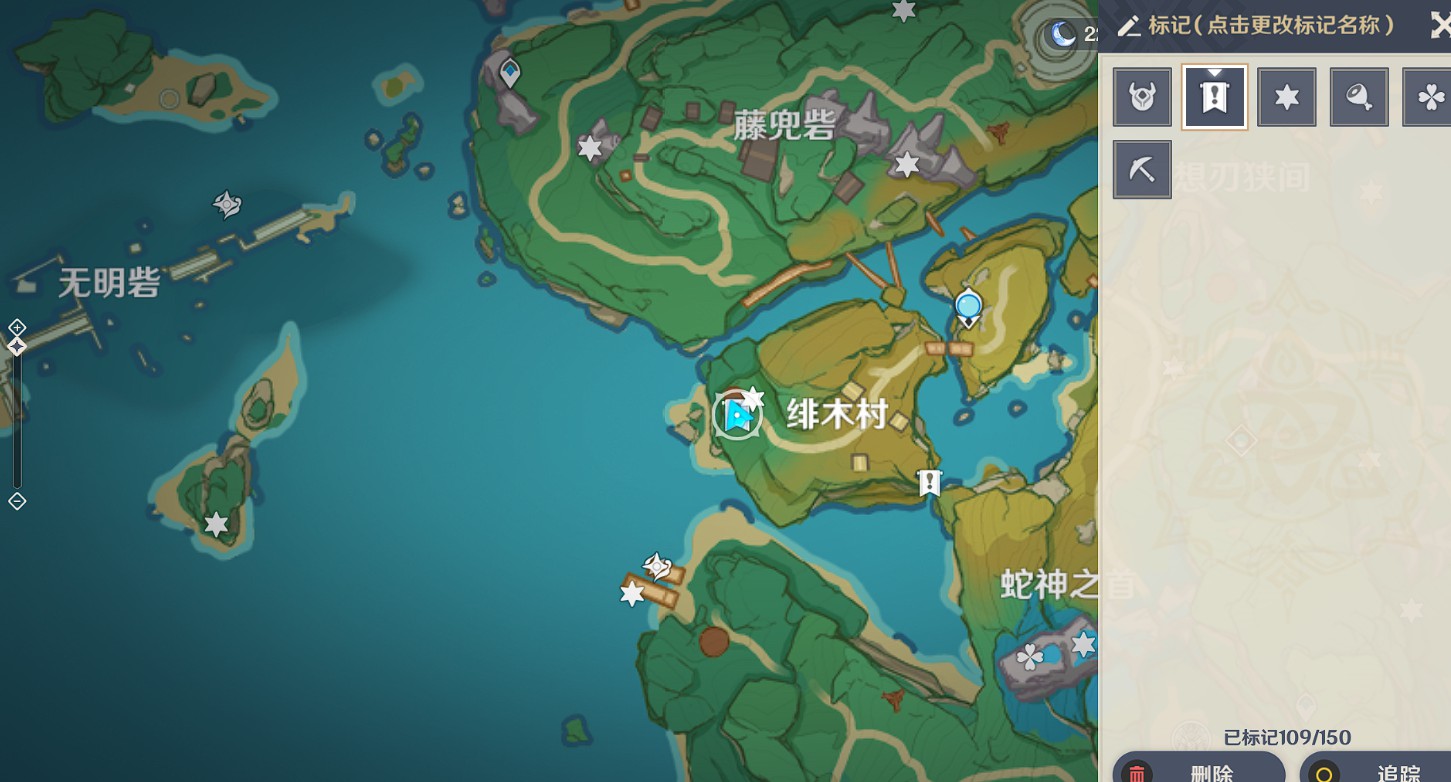This screenshot has height=782, width=1451.
Task: Select the star mark type
Action: (1286, 96)
